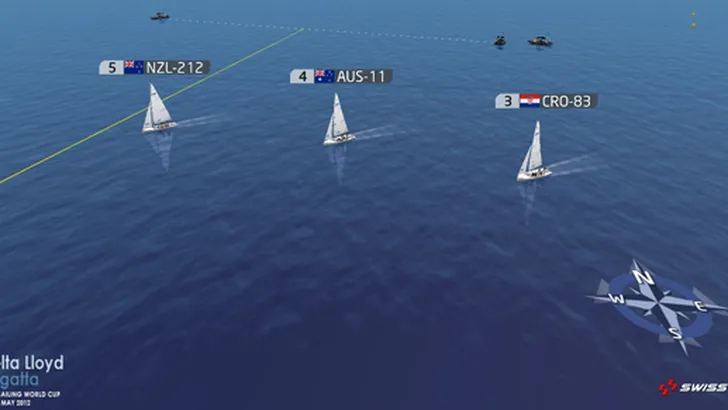Select the NZL-212 boat label
The height and width of the screenshot is (410, 728).
click(155, 68)
